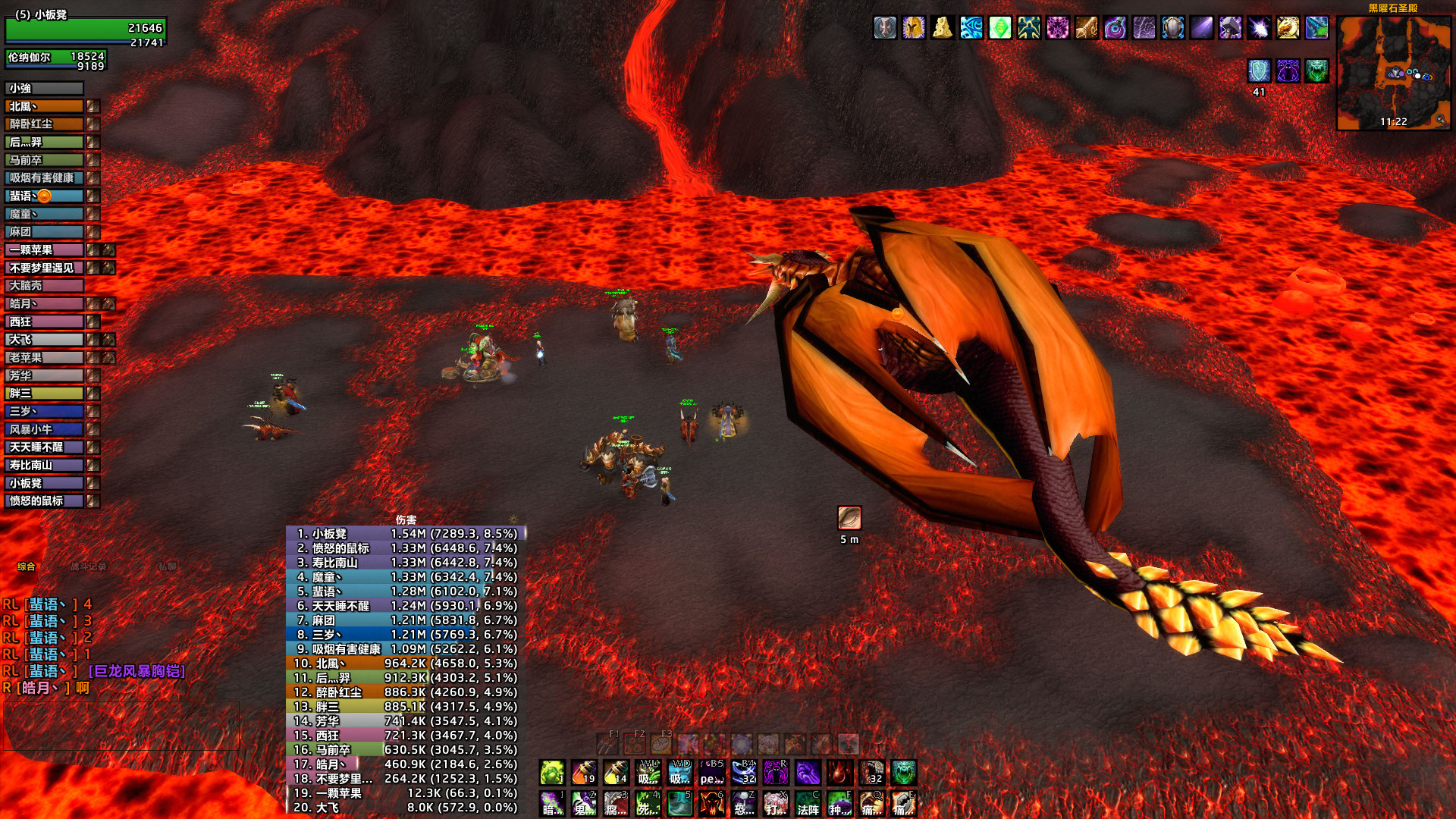
Task: Open the 巨龙风暴胸铠 item link in chat
Action: pos(137,671)
